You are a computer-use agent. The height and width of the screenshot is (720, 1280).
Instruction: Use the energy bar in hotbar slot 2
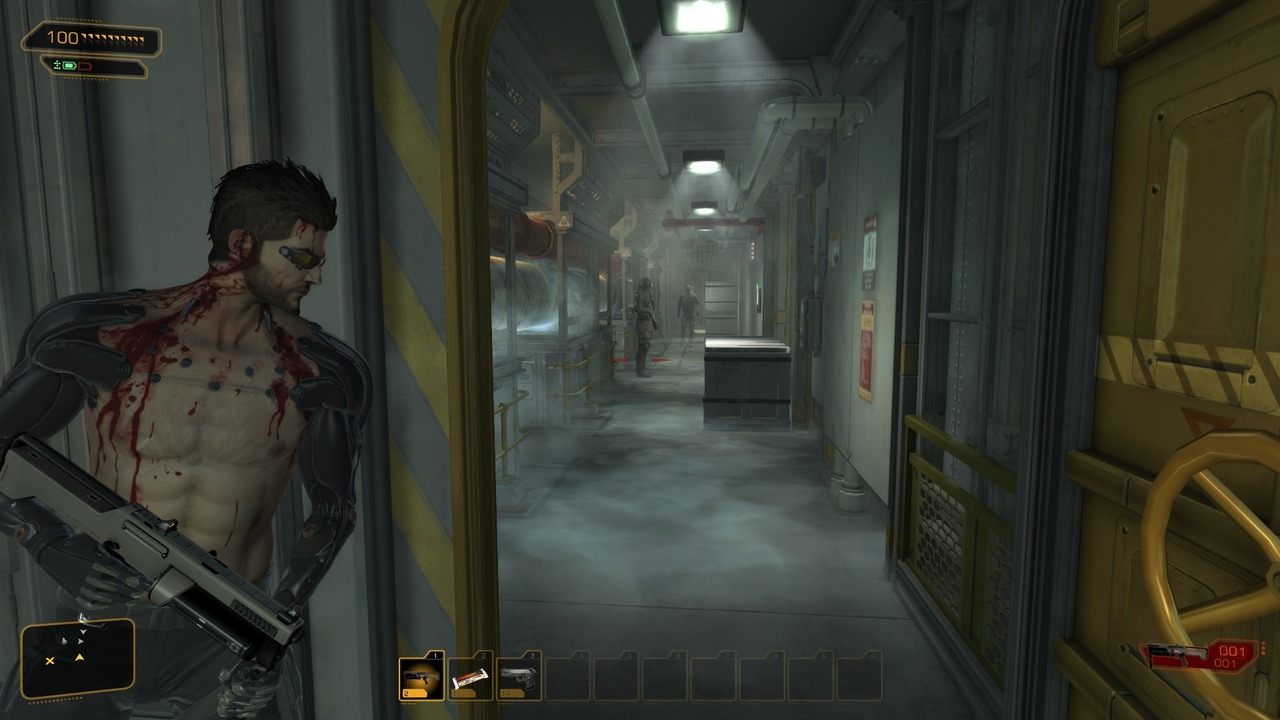pos(470,678)
